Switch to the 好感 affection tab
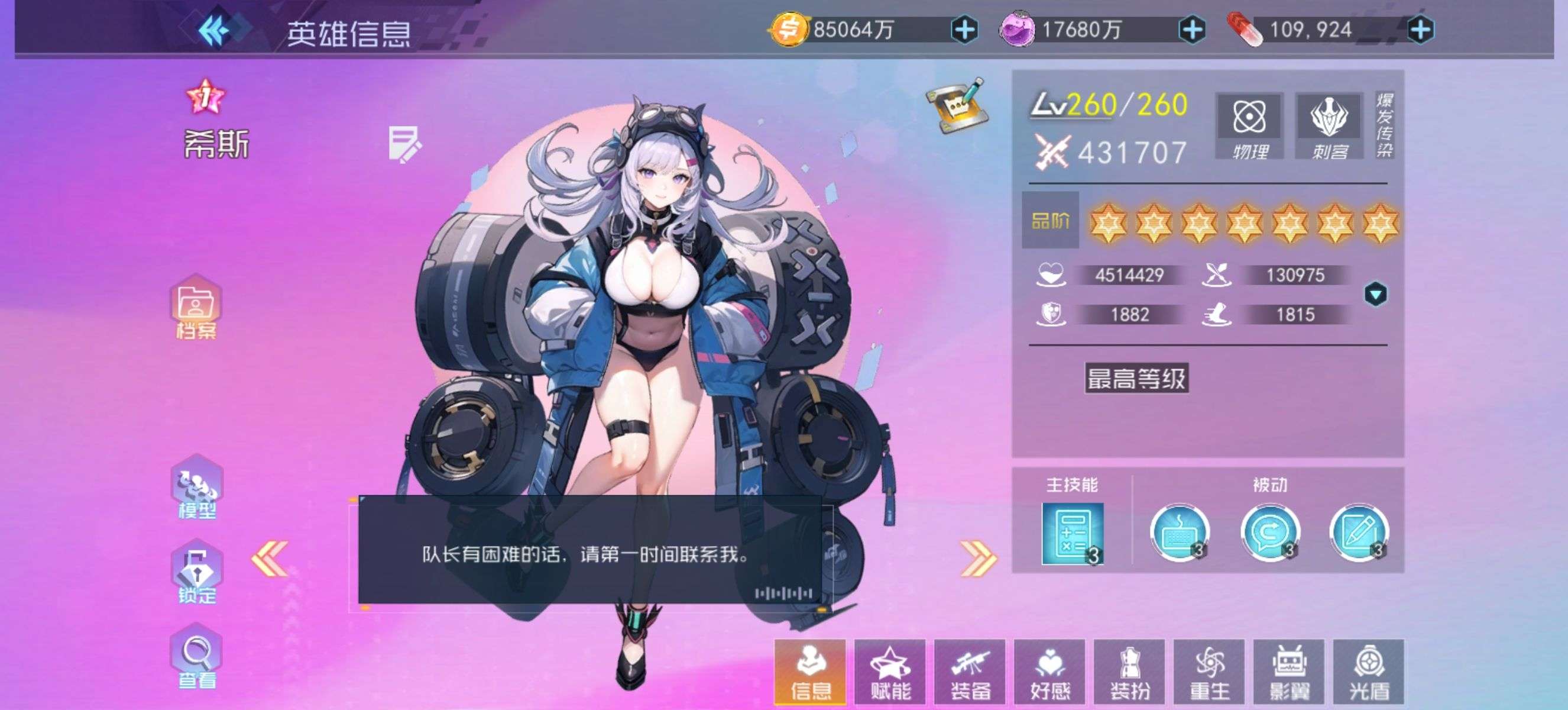This screenshot has width=1568, height=710. 1049,672
